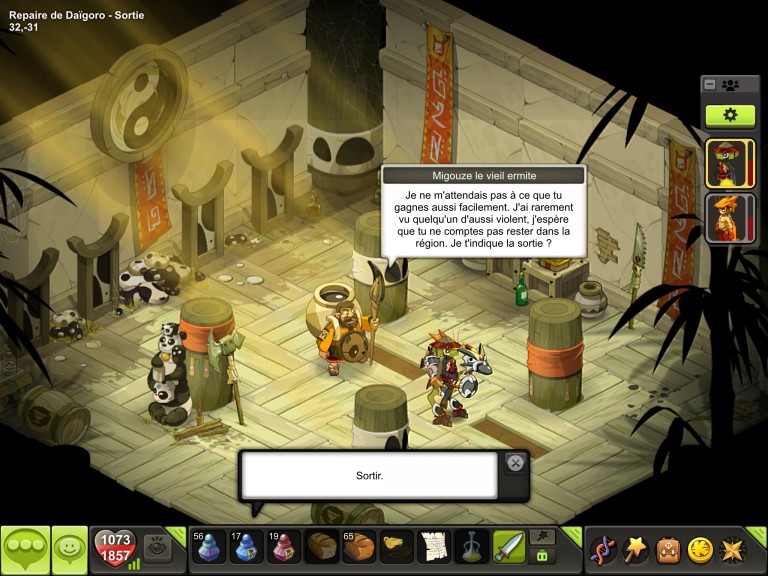Select the orange-haired party member portrait
768x576 pixels.
tap(724, 218)
